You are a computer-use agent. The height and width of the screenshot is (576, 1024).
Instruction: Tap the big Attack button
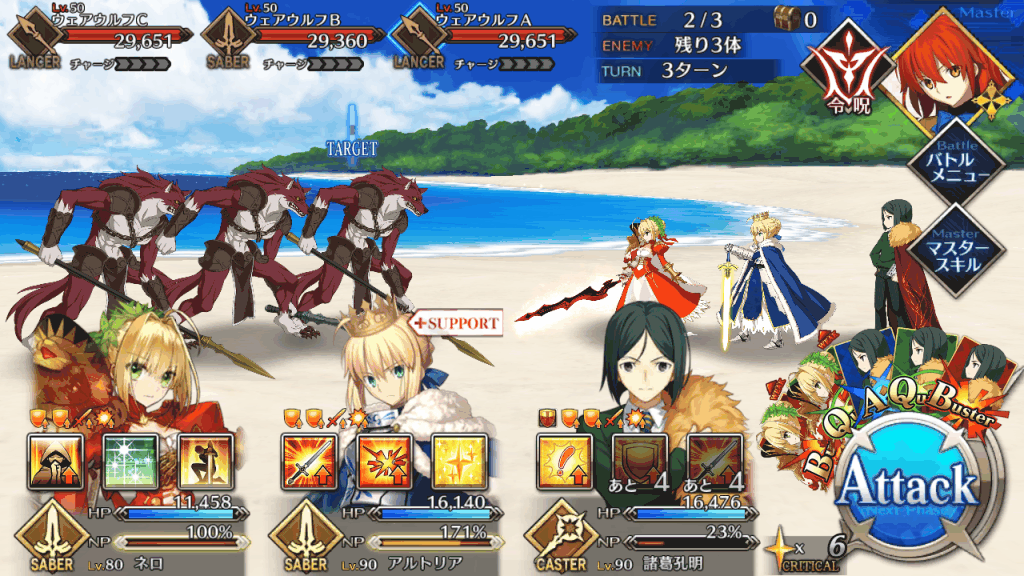pyautogui.click(x=908, y=485)
